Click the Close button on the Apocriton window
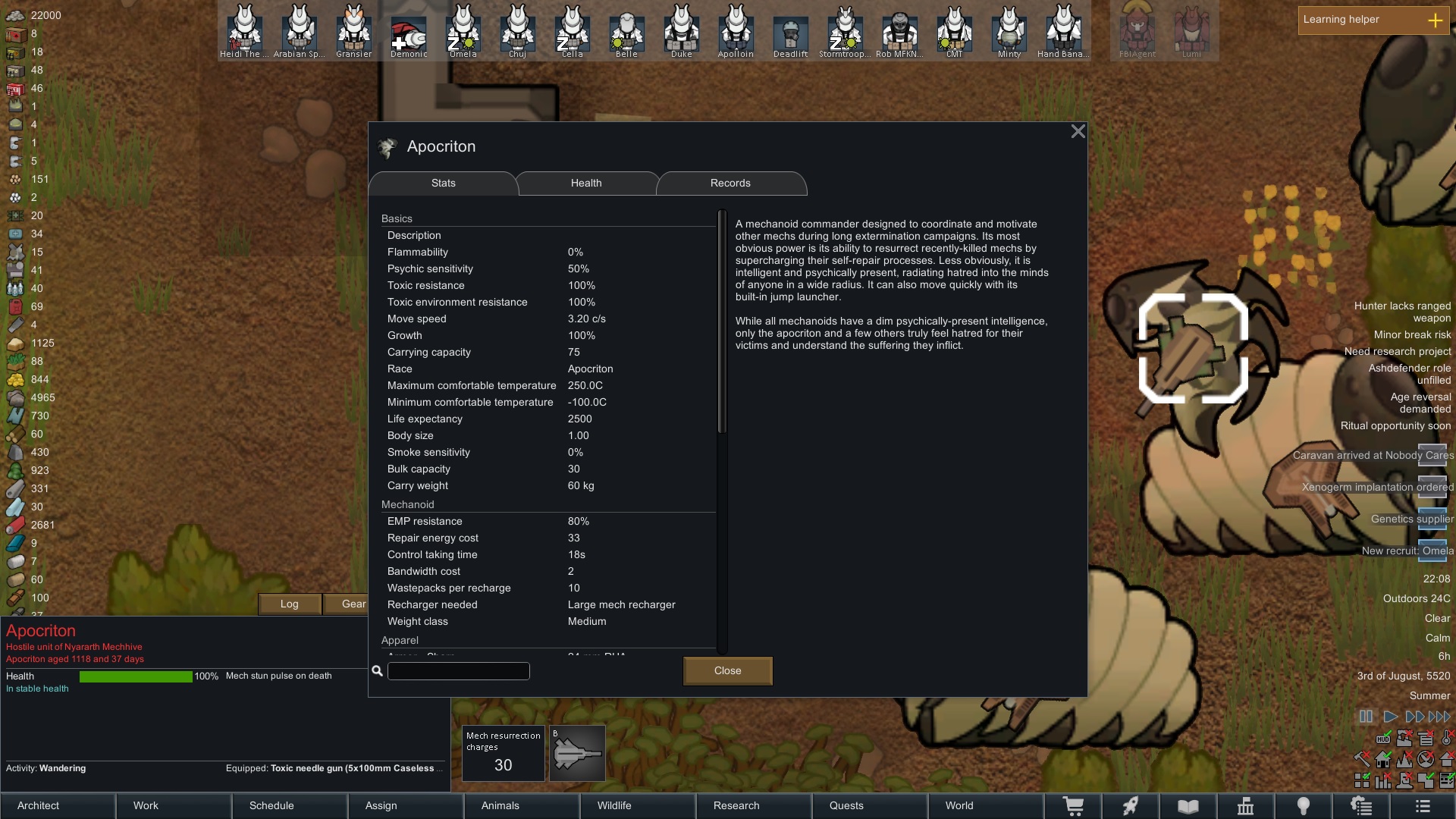Image resolution: width=1456 pixels, height=819 pixels. [x=726, y=670]
